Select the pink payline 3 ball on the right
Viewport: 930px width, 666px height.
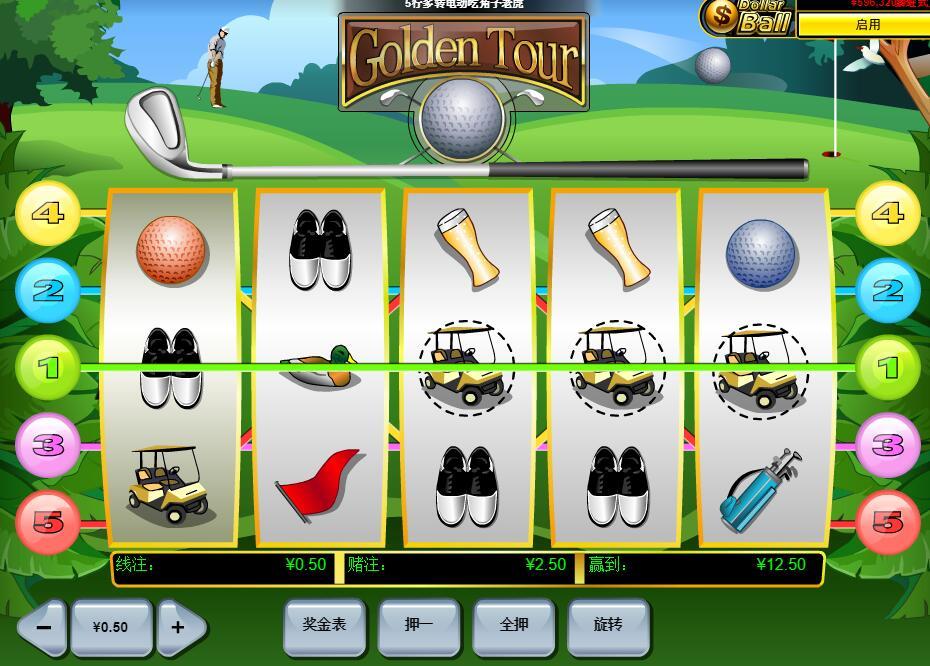[887, 445]
